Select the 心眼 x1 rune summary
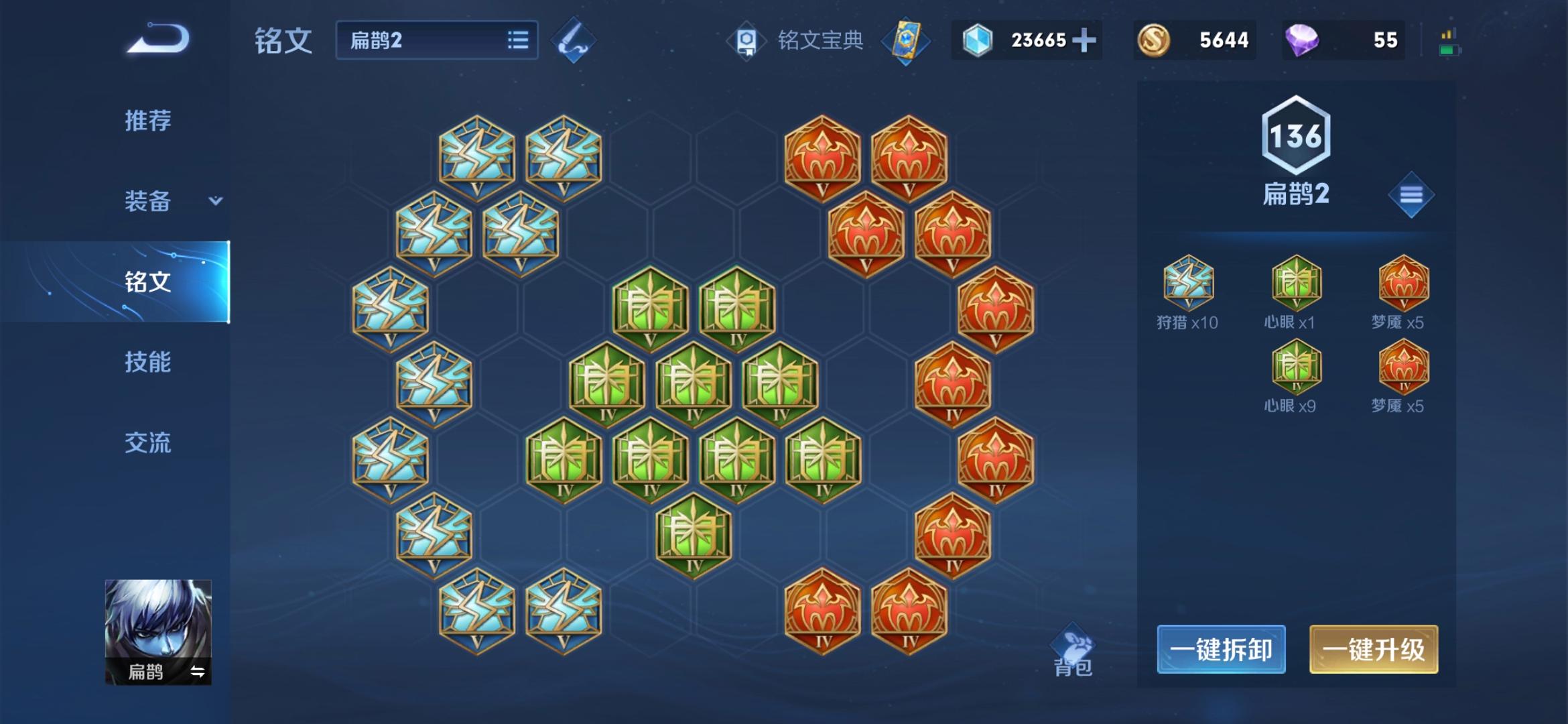The height and width of the screenshot is (724, 1568). (x=1296, y=292)
